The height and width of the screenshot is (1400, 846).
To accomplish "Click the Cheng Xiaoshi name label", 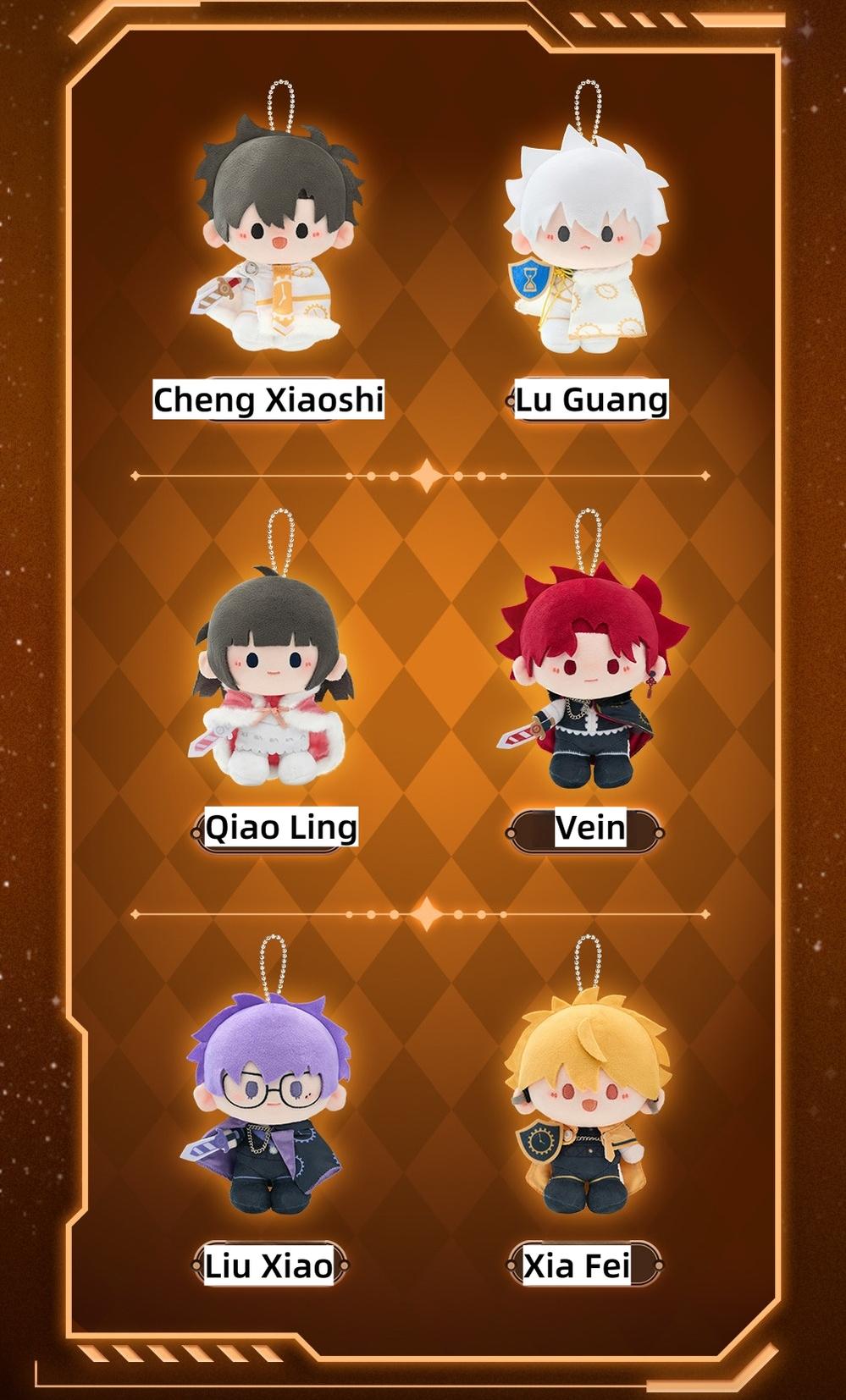I will click(268, 400).
